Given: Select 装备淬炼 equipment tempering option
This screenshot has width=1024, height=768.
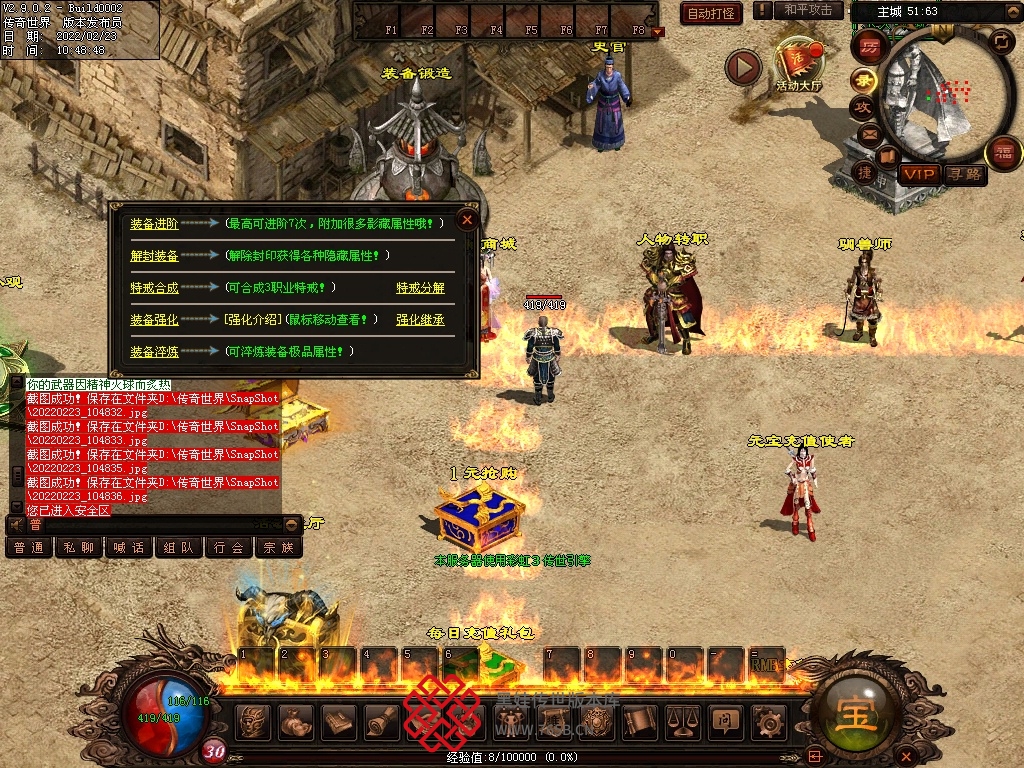Looking at the screenshot, I should tap(154, 352).
